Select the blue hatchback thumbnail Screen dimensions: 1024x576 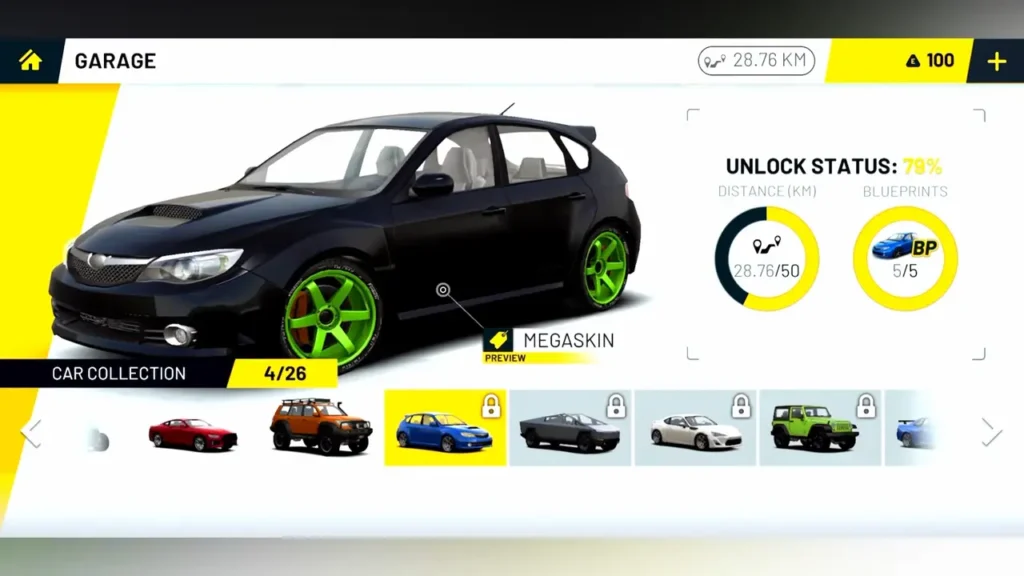tap(445, 428)
